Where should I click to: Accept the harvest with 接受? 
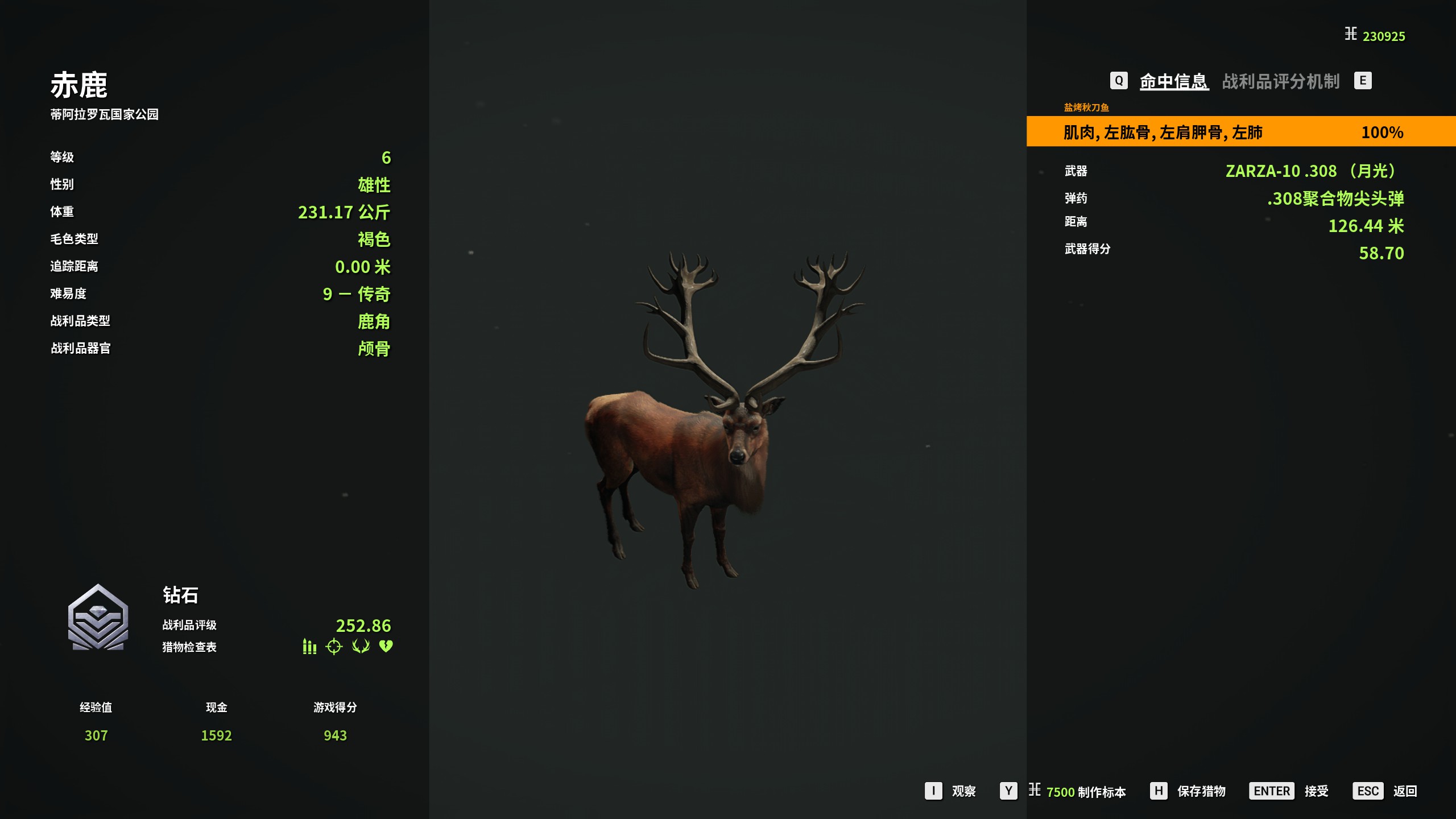[1316, 791]
